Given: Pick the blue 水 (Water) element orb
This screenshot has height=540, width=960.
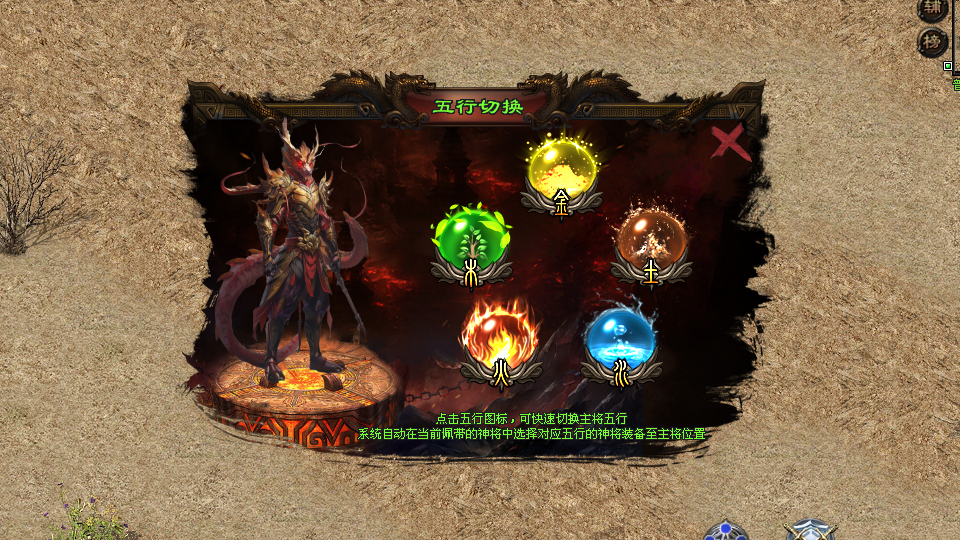Looking at the screenshot, I should click(x=620, y=337).
